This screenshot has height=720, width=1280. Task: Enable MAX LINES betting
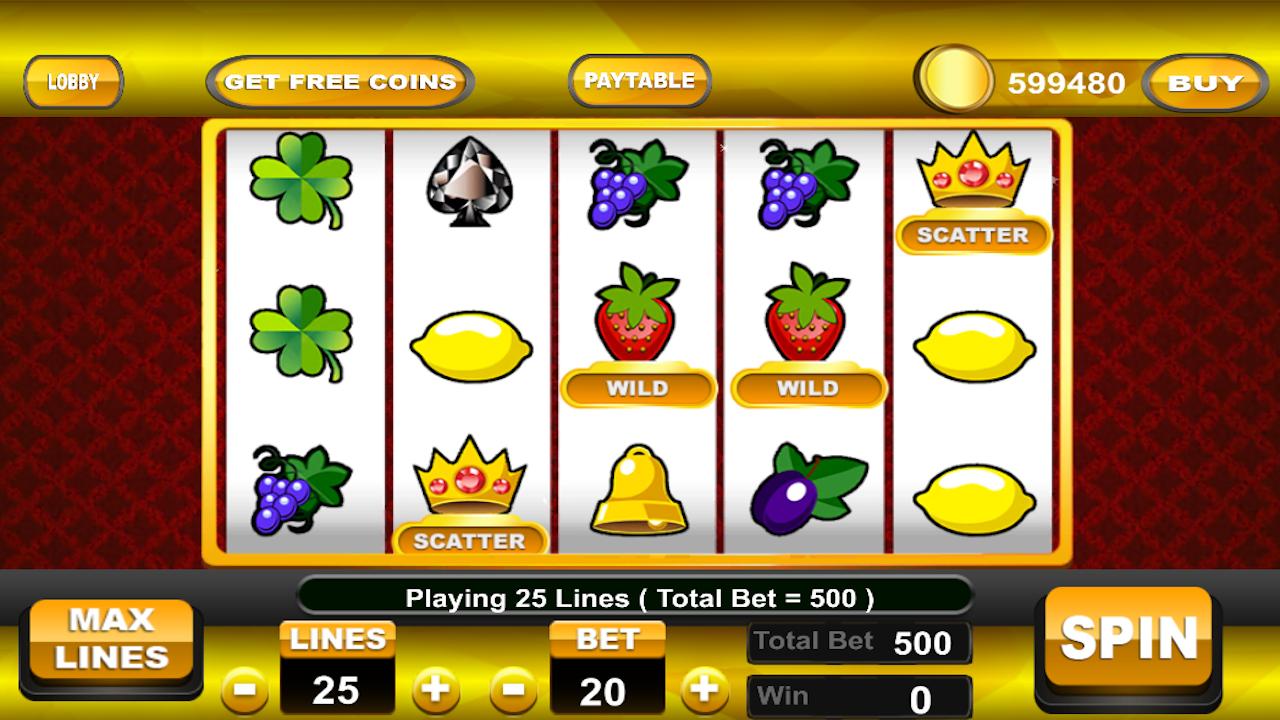coord(112,640)
